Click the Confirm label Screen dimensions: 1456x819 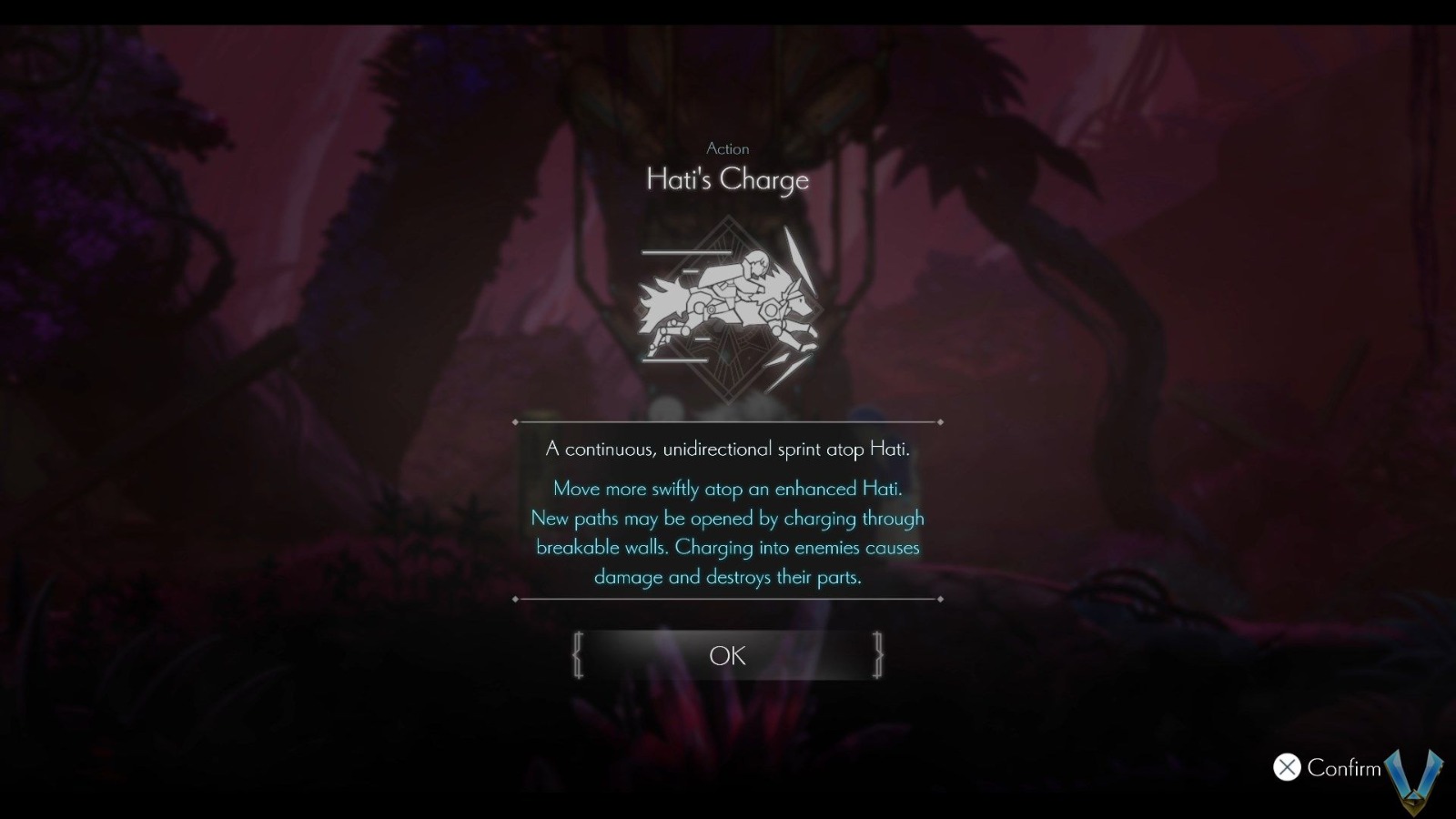point(1342,769)
